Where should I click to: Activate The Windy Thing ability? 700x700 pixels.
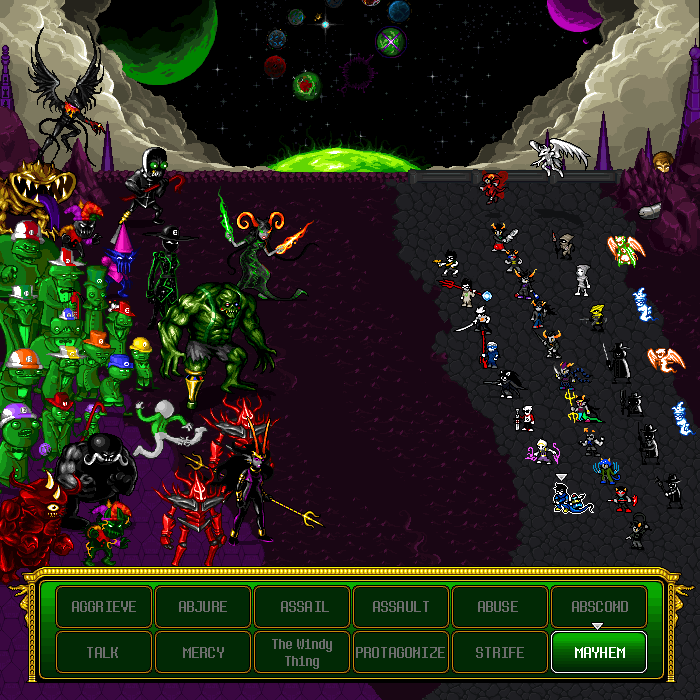pyautogui.click(x=302, y=653)
